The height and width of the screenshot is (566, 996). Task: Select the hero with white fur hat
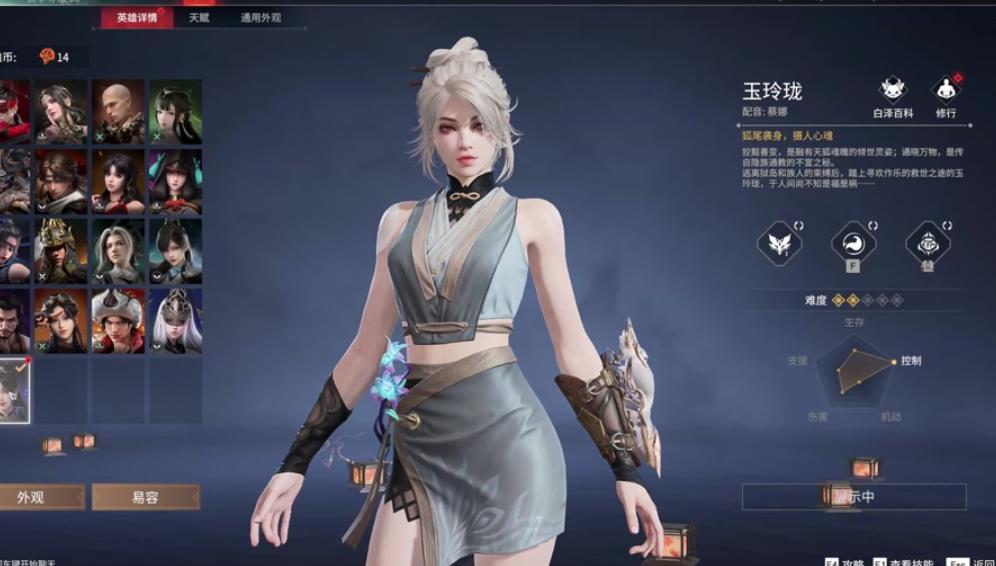pos(118,320)
